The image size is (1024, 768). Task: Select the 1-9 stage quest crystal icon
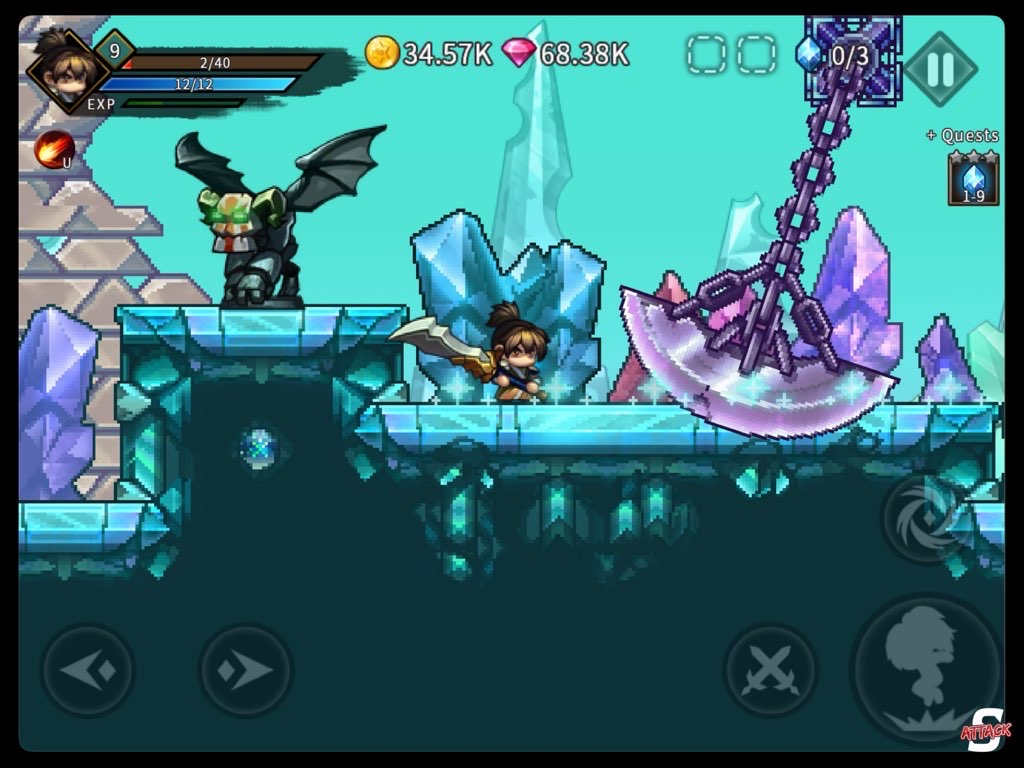[x=973, y=179]
